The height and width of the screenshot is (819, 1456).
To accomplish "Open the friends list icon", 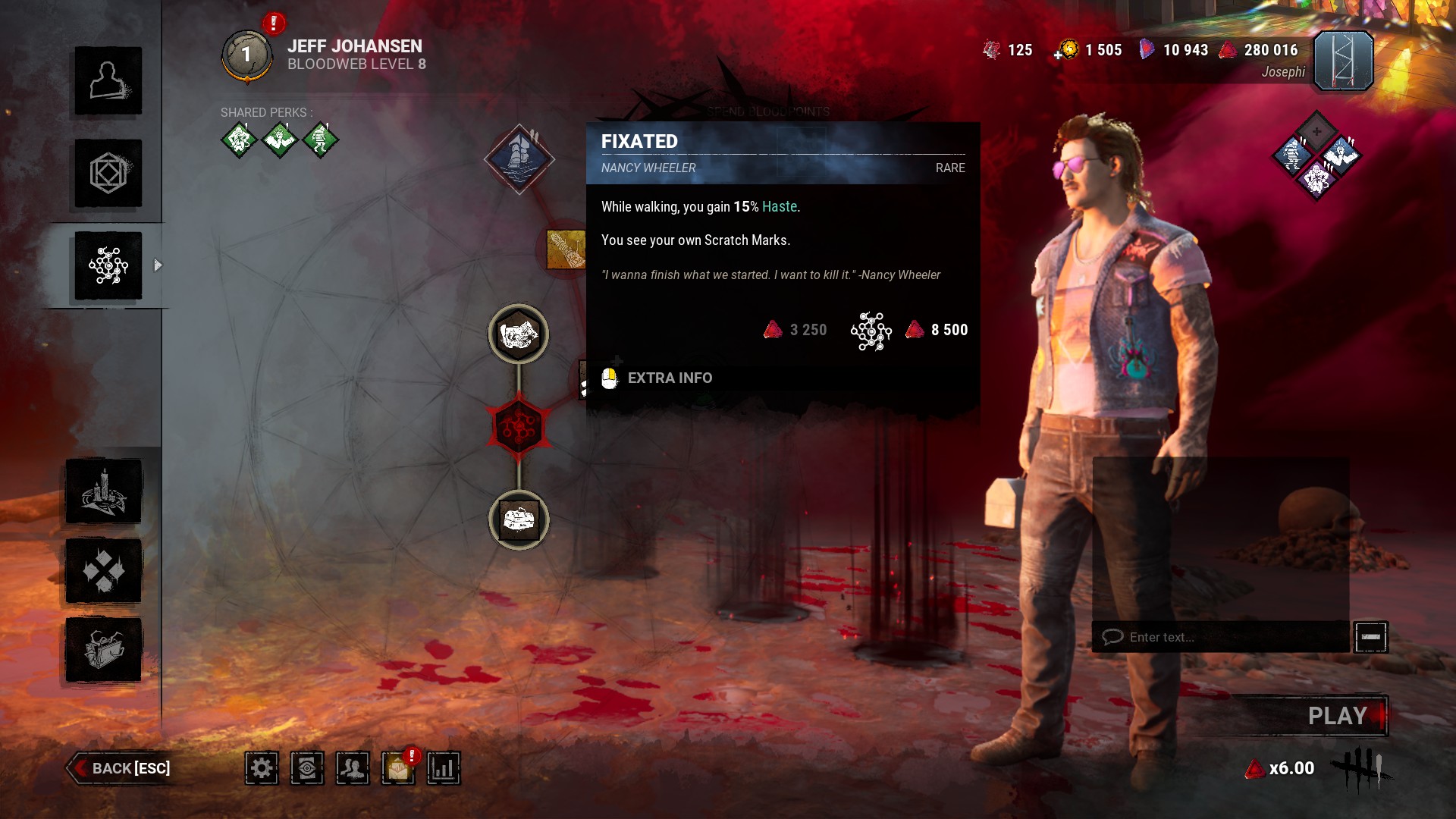I will 353,768.
